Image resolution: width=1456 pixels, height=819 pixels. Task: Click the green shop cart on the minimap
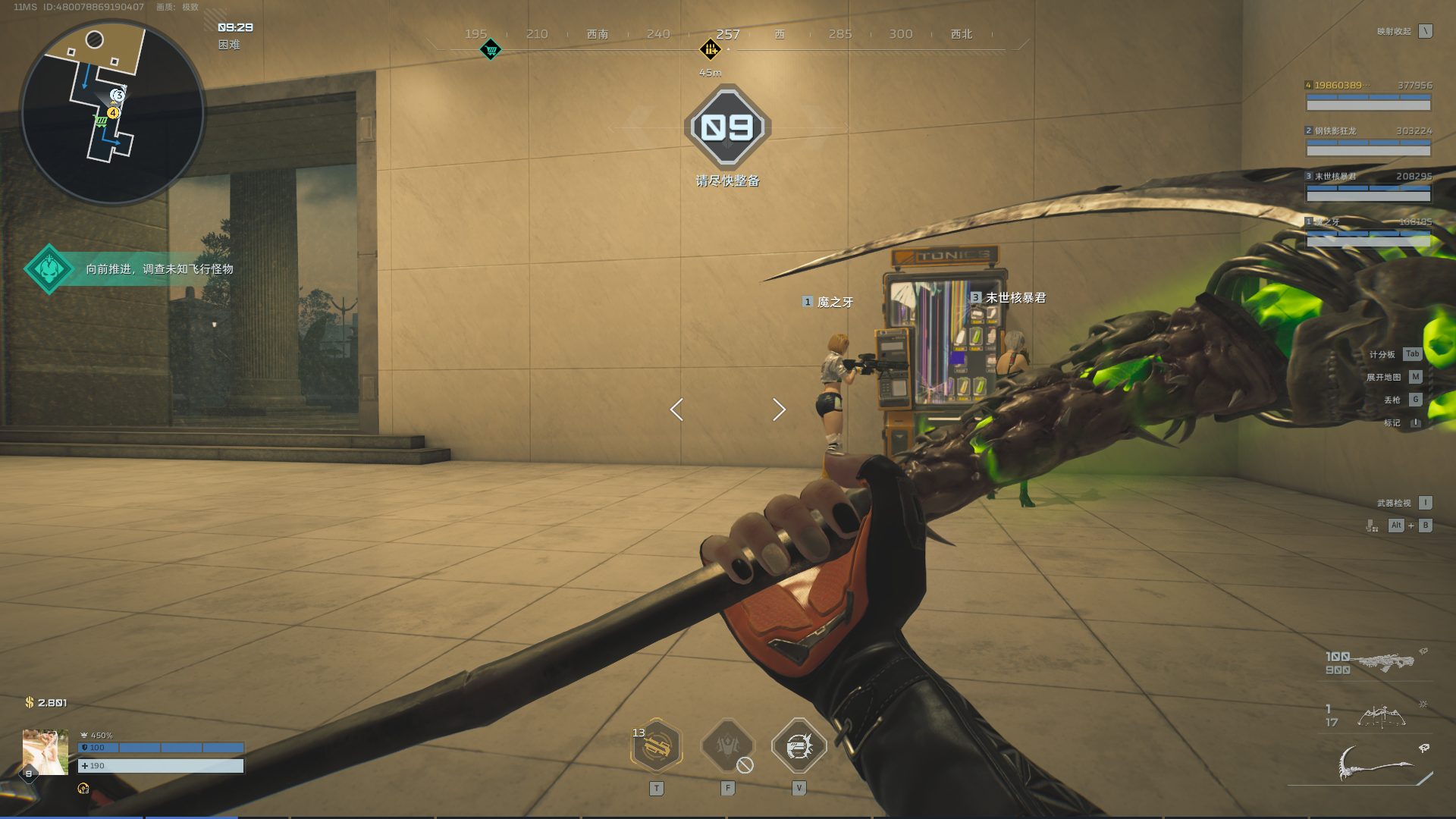click(101, 121)
